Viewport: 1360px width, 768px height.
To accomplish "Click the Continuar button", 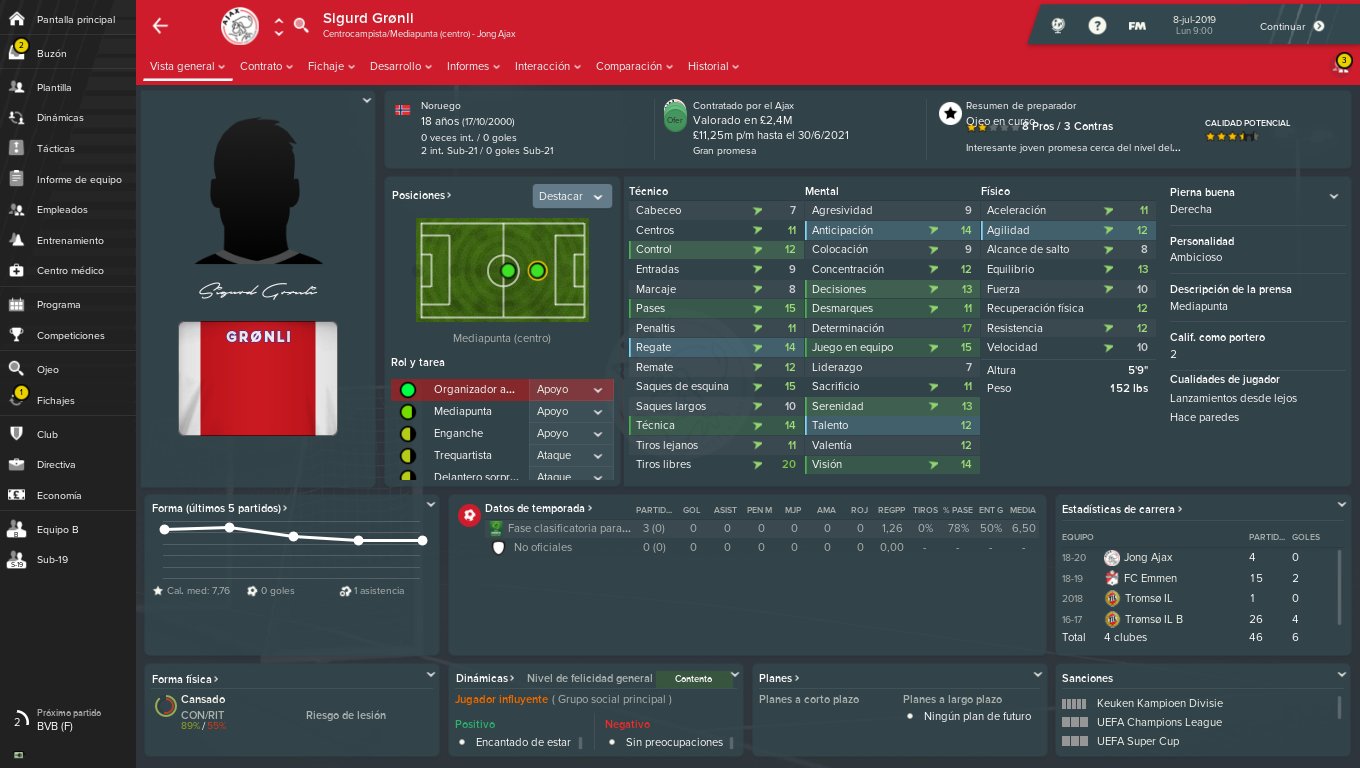I will pyautogui.click(x=1292, y=27).
